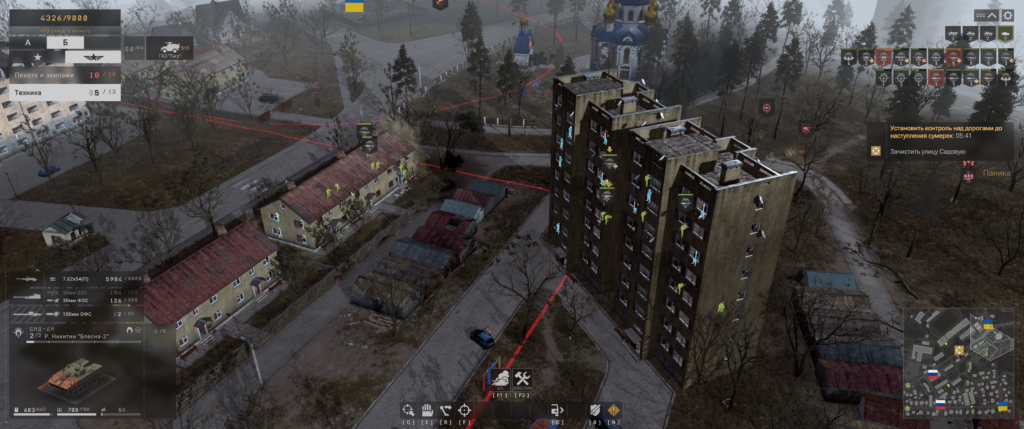Click the orange exclamation diamond command
Screen dimensions: 1024x429
613,410
